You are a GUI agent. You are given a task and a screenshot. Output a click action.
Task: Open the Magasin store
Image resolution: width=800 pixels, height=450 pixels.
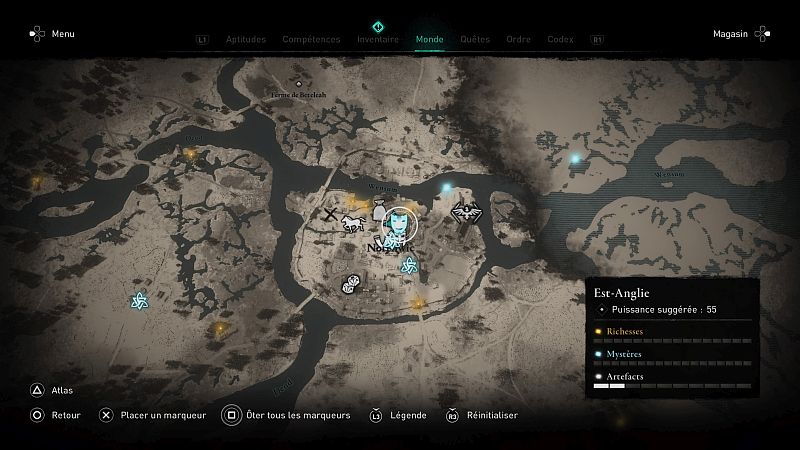click(731, 34)
